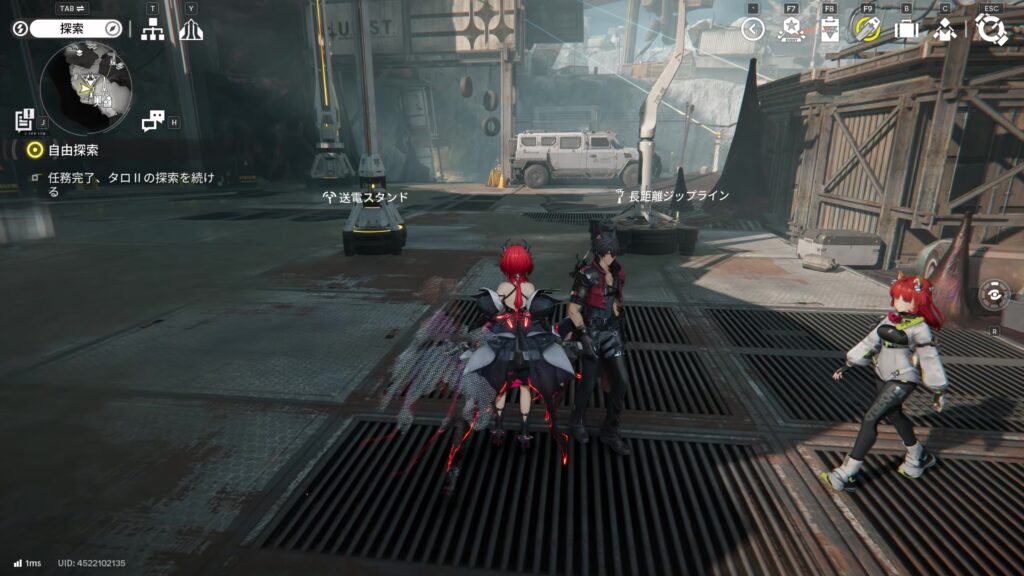Activate the round eye-wheel icon
This screenshot has height=576, width=1024.
tap(994, 296)
